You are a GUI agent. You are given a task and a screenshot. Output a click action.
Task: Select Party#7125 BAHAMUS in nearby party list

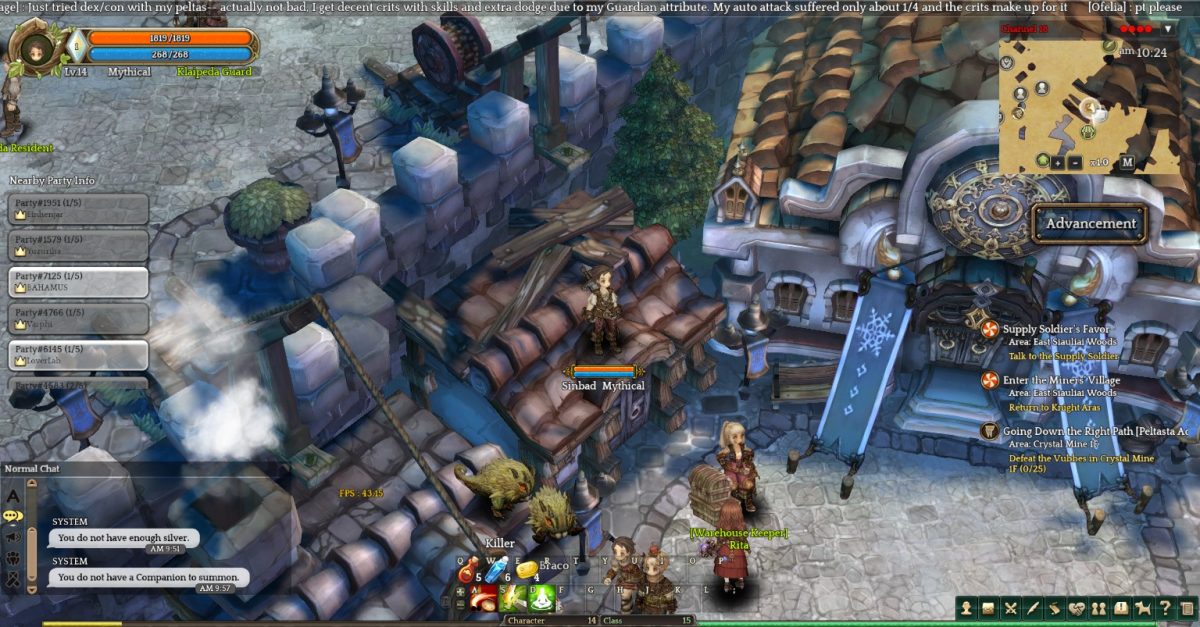(79, 281)
